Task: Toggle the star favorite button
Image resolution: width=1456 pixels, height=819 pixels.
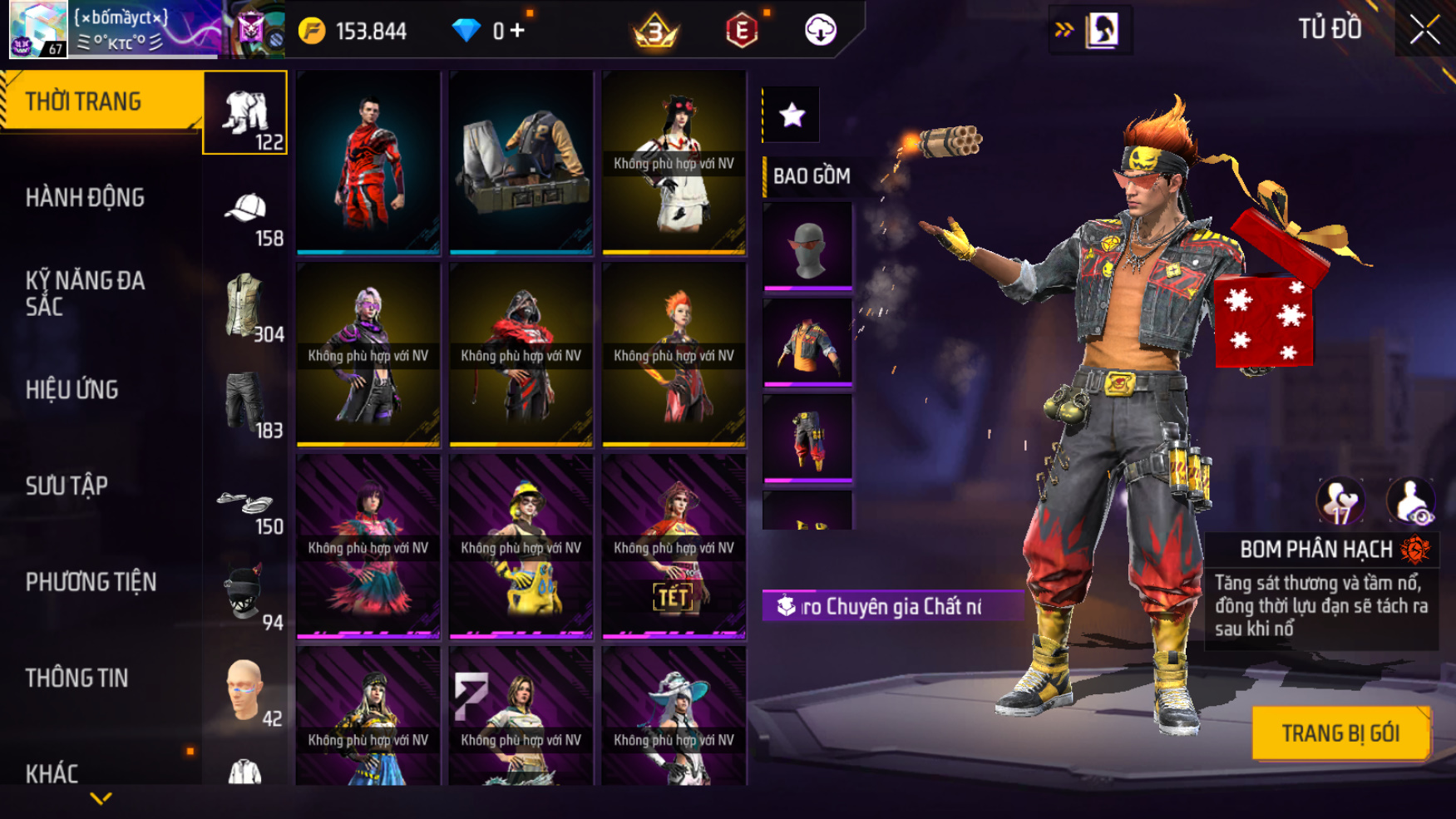Action: click(792, 115)
